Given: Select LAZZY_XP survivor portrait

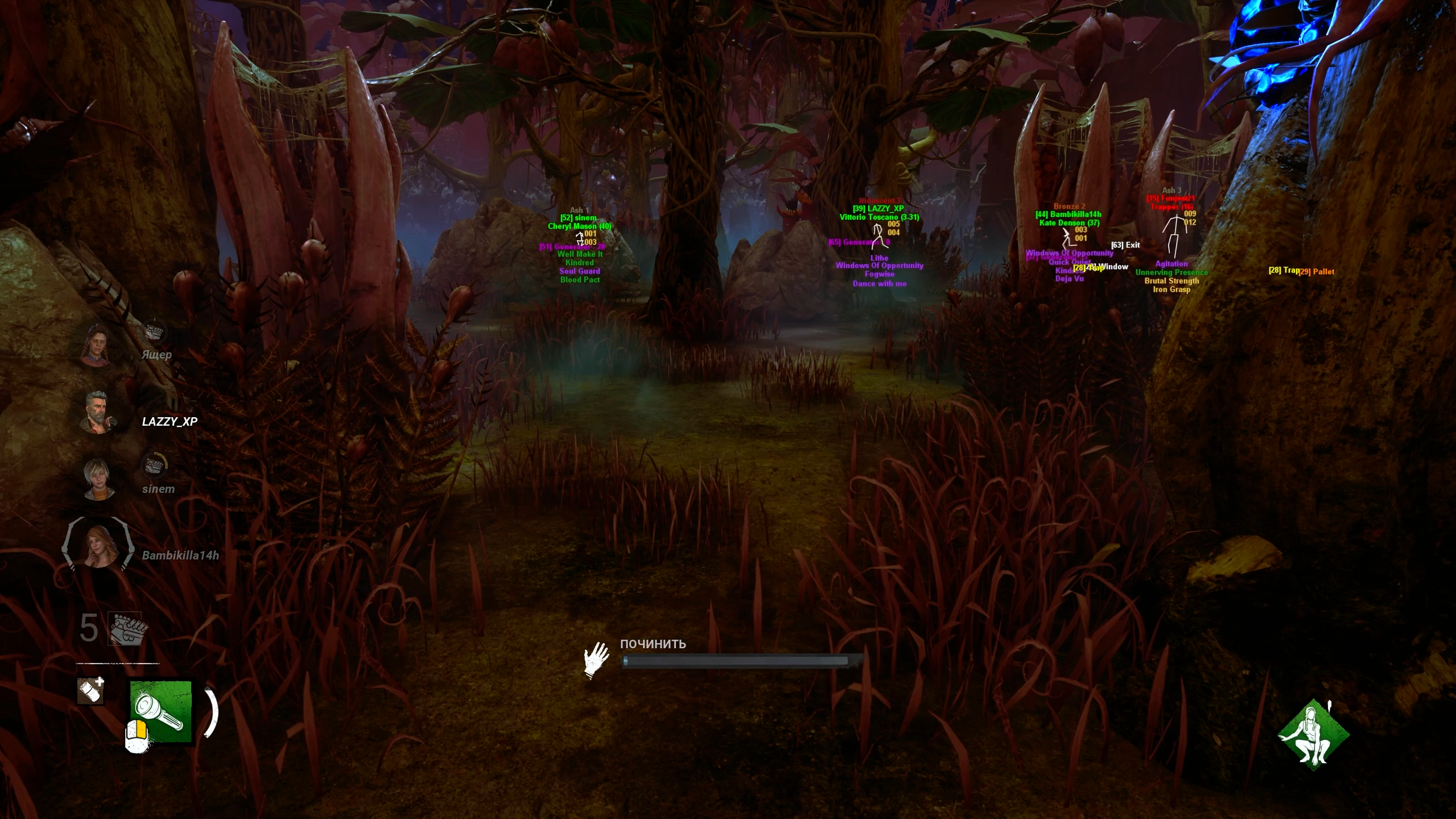Looking at the screenshot, I should pos(98,412).
